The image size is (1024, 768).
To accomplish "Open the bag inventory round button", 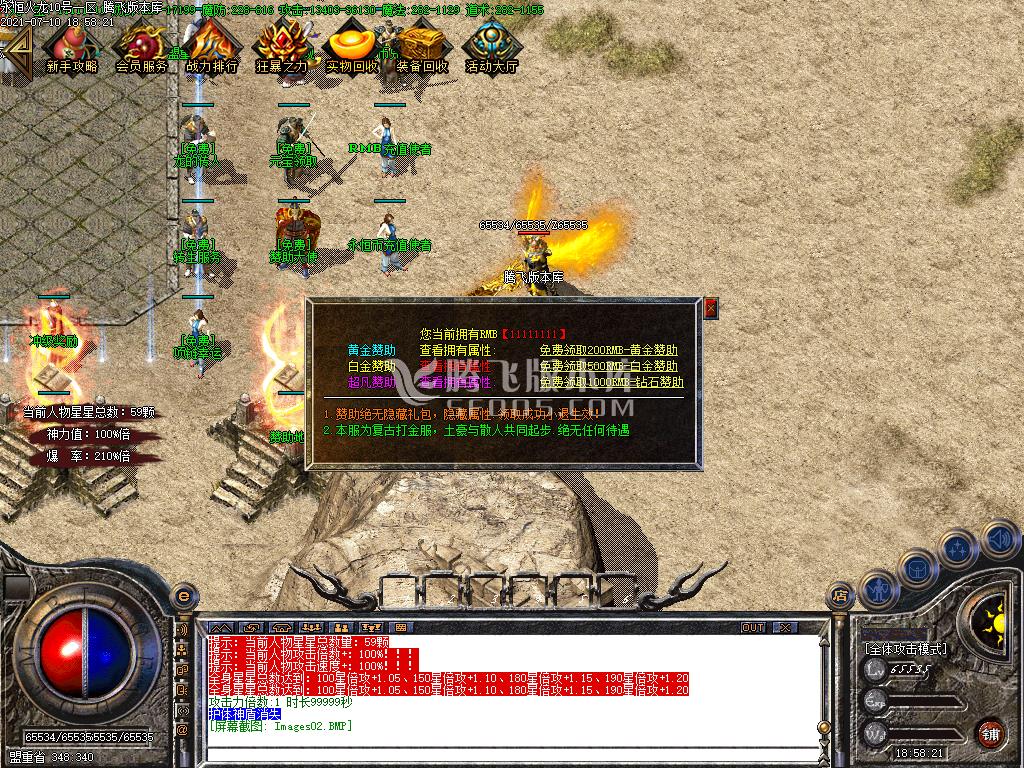I will click(917, 568).
